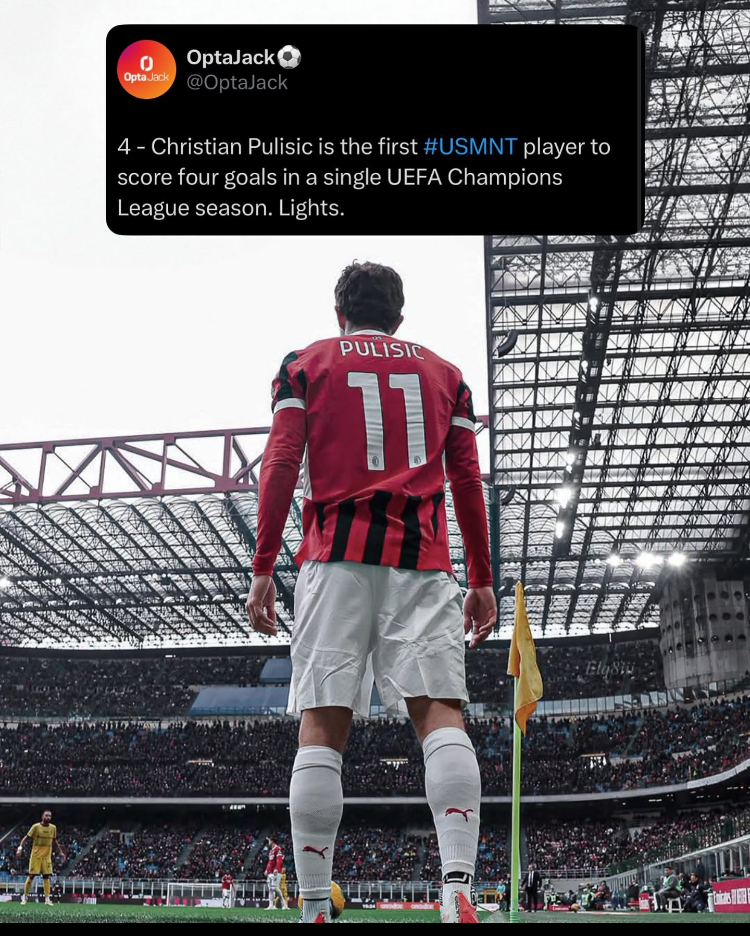Open the #USMNT hashtag link
750x936 pixels.
(x=470, y=147)
